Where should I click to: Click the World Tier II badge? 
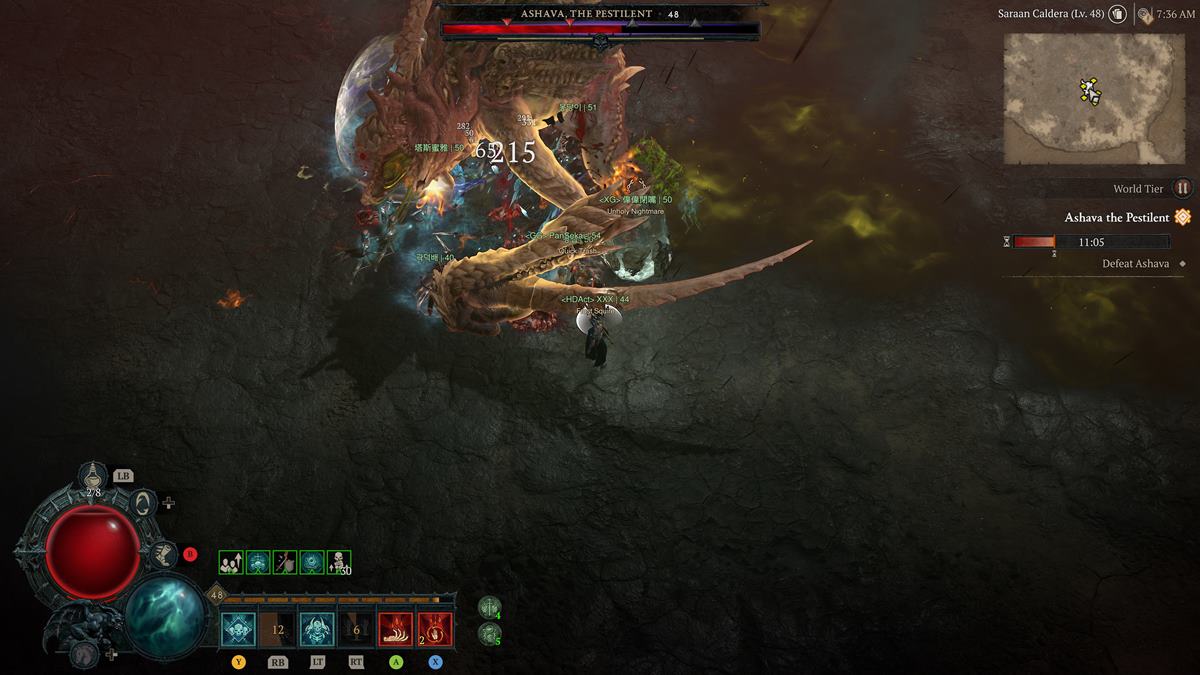(x=1182, y=188)
